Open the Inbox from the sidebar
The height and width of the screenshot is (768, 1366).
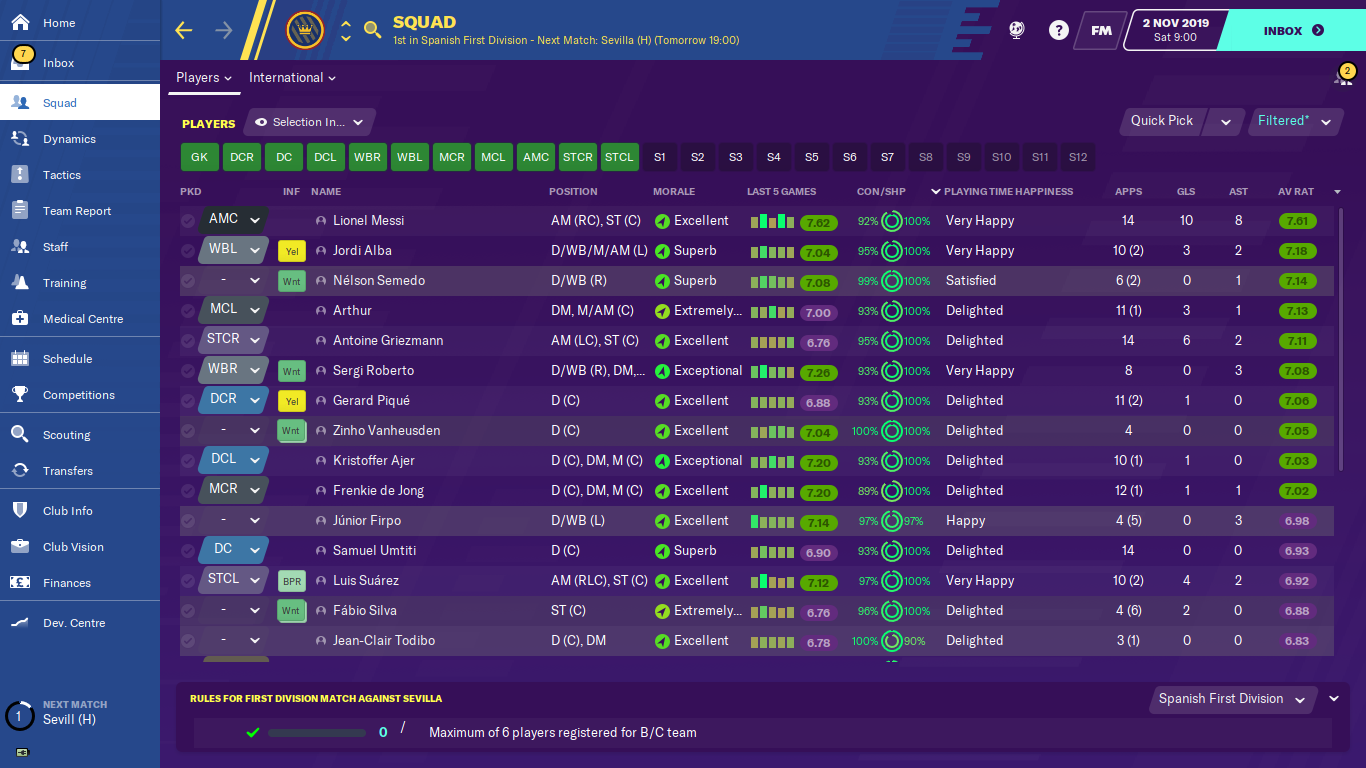pos(58,63)
